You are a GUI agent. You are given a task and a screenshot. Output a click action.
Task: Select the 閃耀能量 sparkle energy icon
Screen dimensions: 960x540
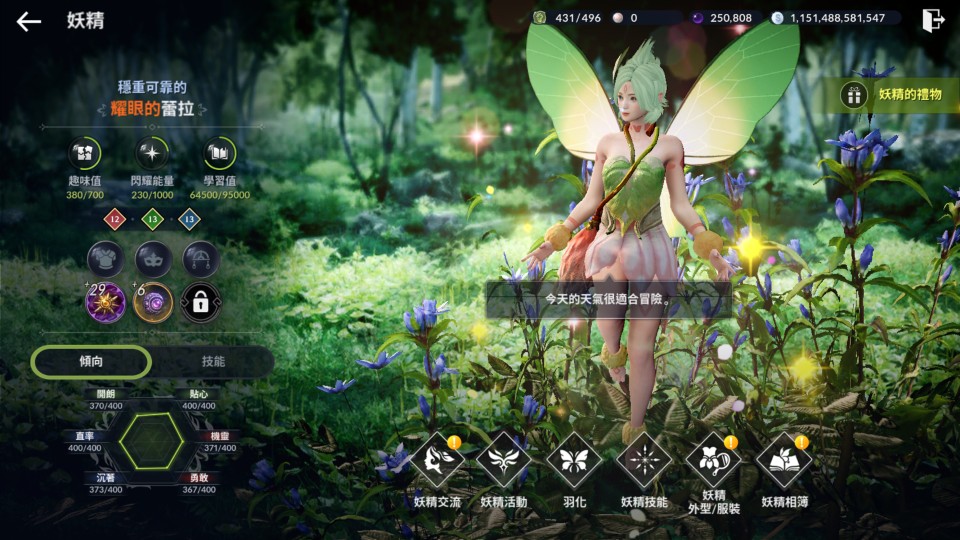click(x=153, y=154)
